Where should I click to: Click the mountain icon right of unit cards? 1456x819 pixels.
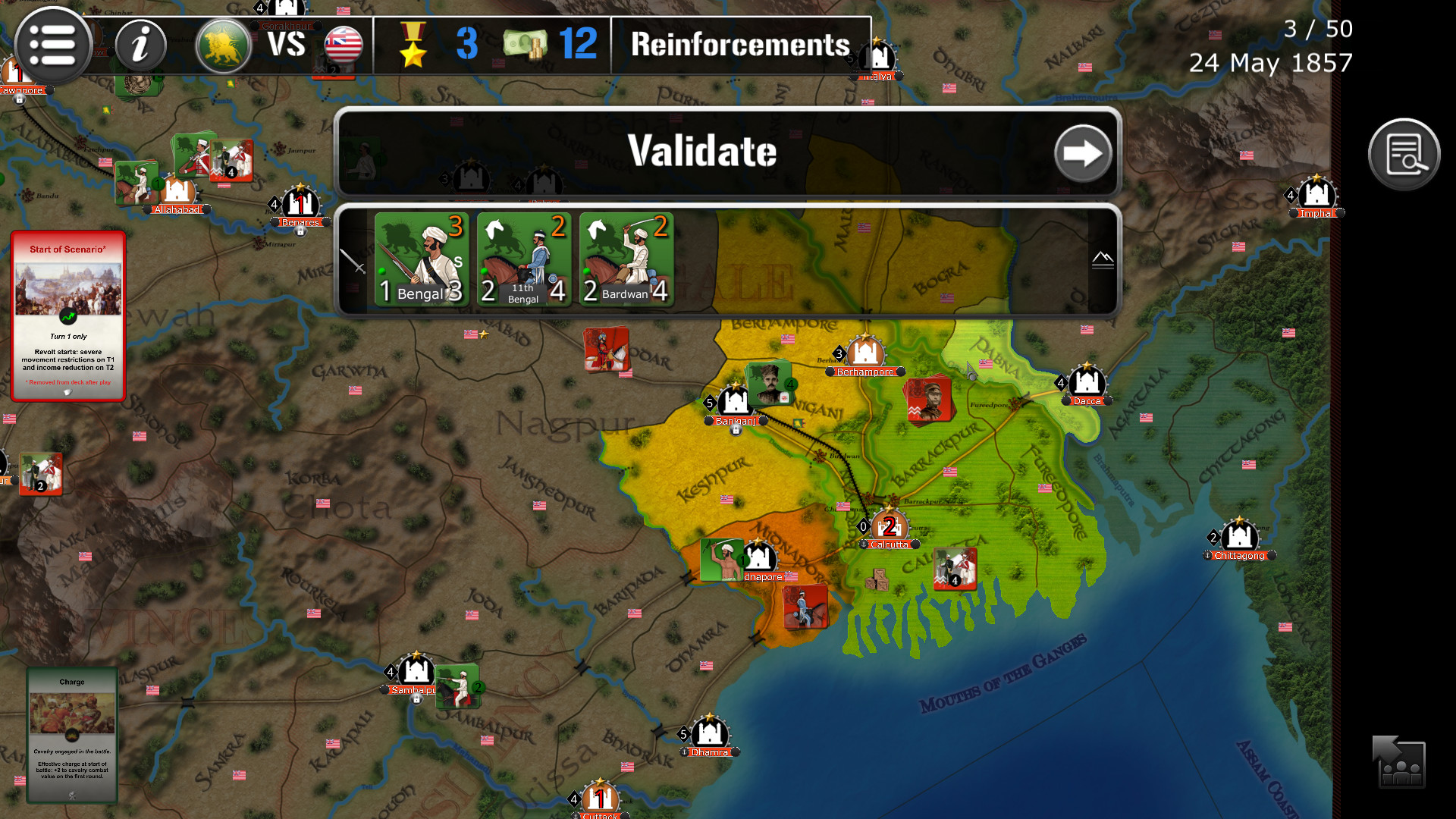(x=1103, y=261)
